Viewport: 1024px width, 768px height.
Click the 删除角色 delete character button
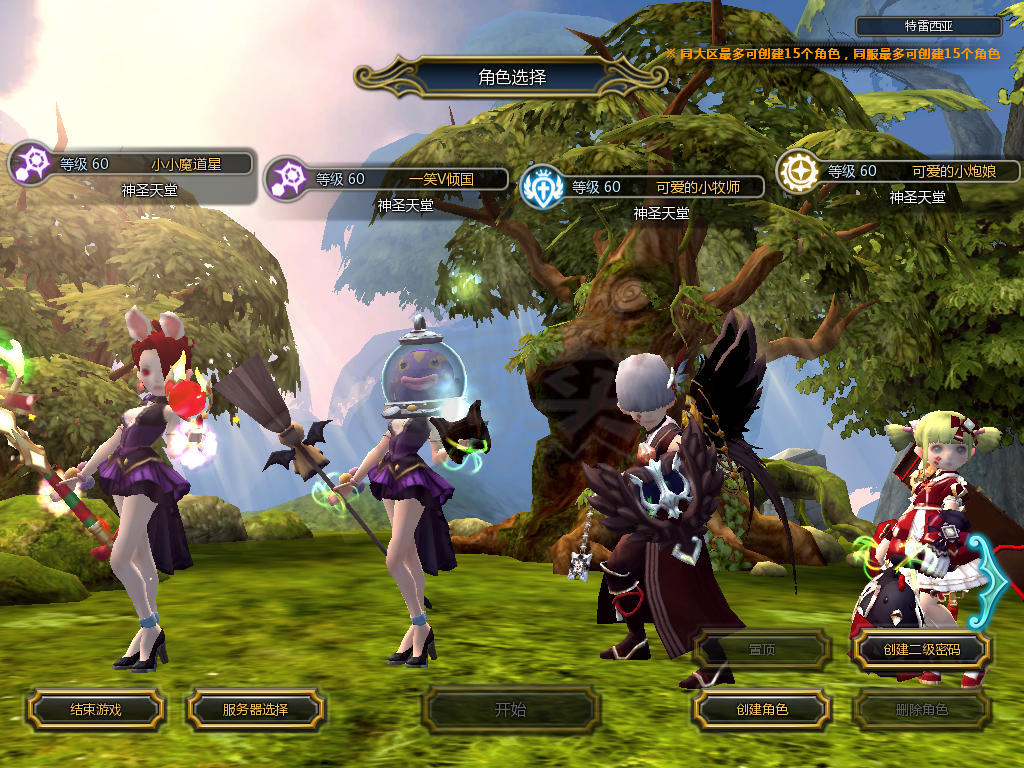tap(921, 710)
